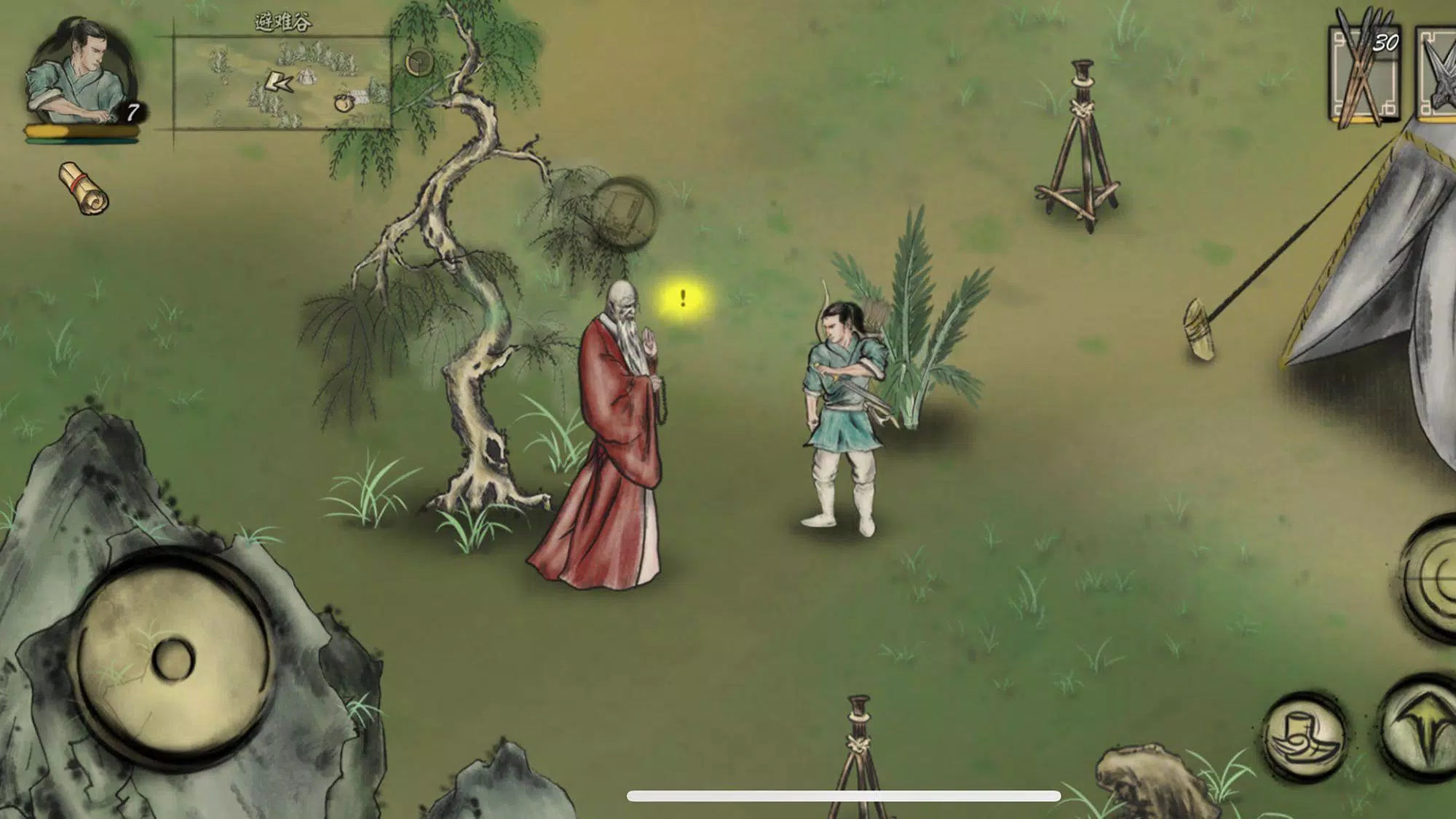Tap the yellow health bar under the portrait

point(80,131)
